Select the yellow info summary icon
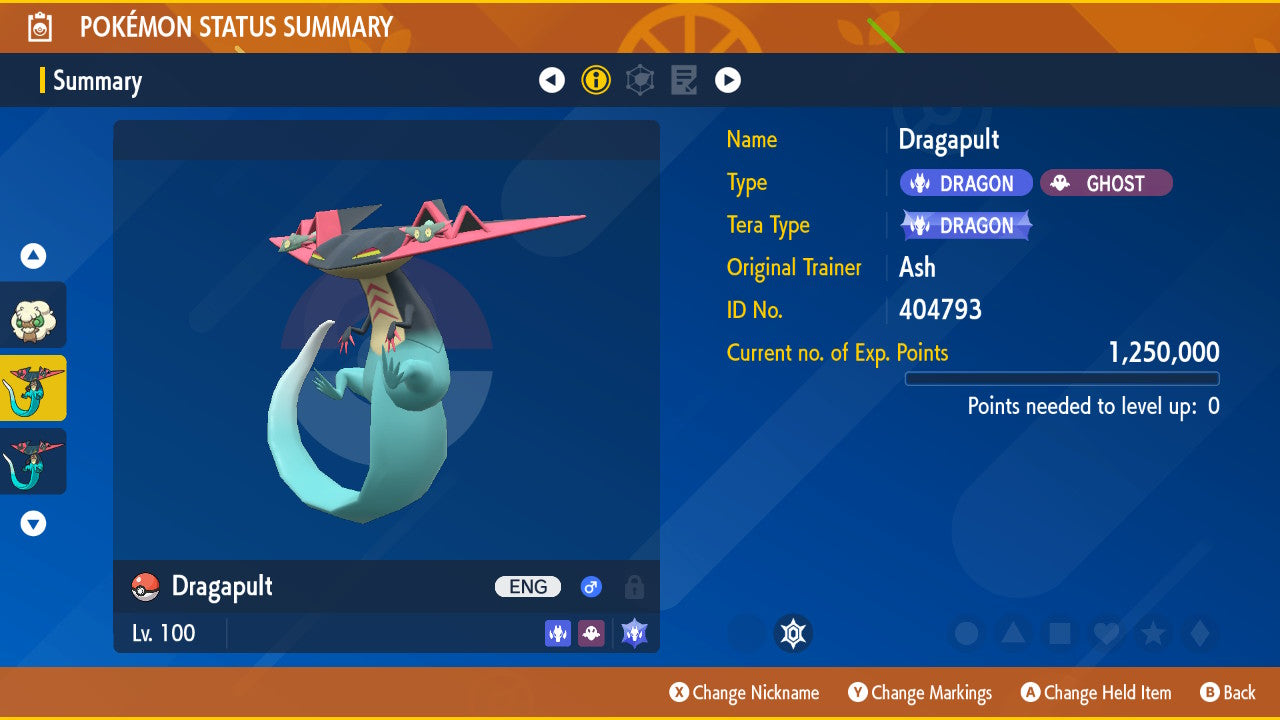The width and height of the screenshot is (1280, 720). point(596,80)
